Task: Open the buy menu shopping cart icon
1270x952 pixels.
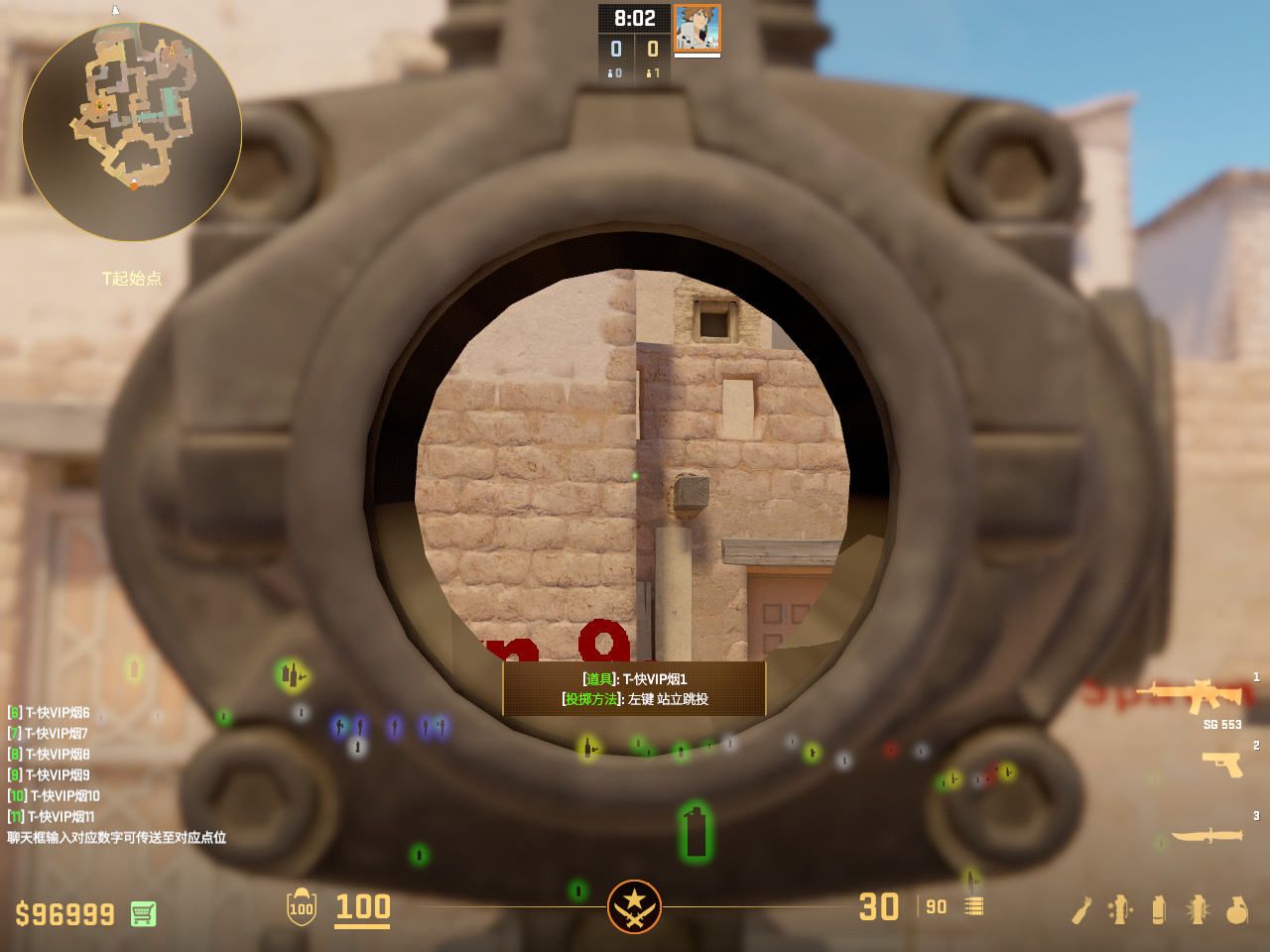Action: point(143,913)
